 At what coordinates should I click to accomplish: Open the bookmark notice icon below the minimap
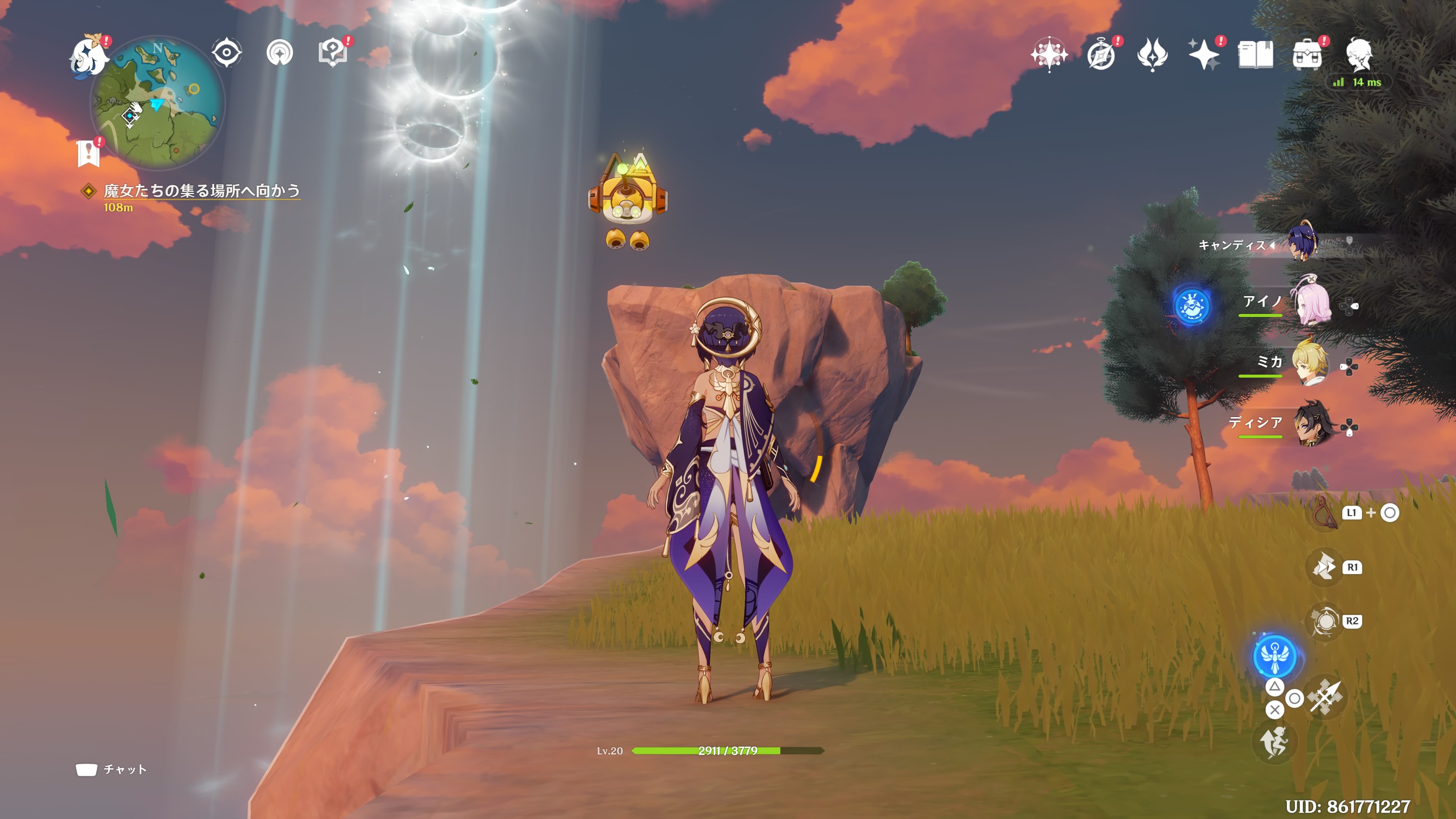(x=89, y=153)
